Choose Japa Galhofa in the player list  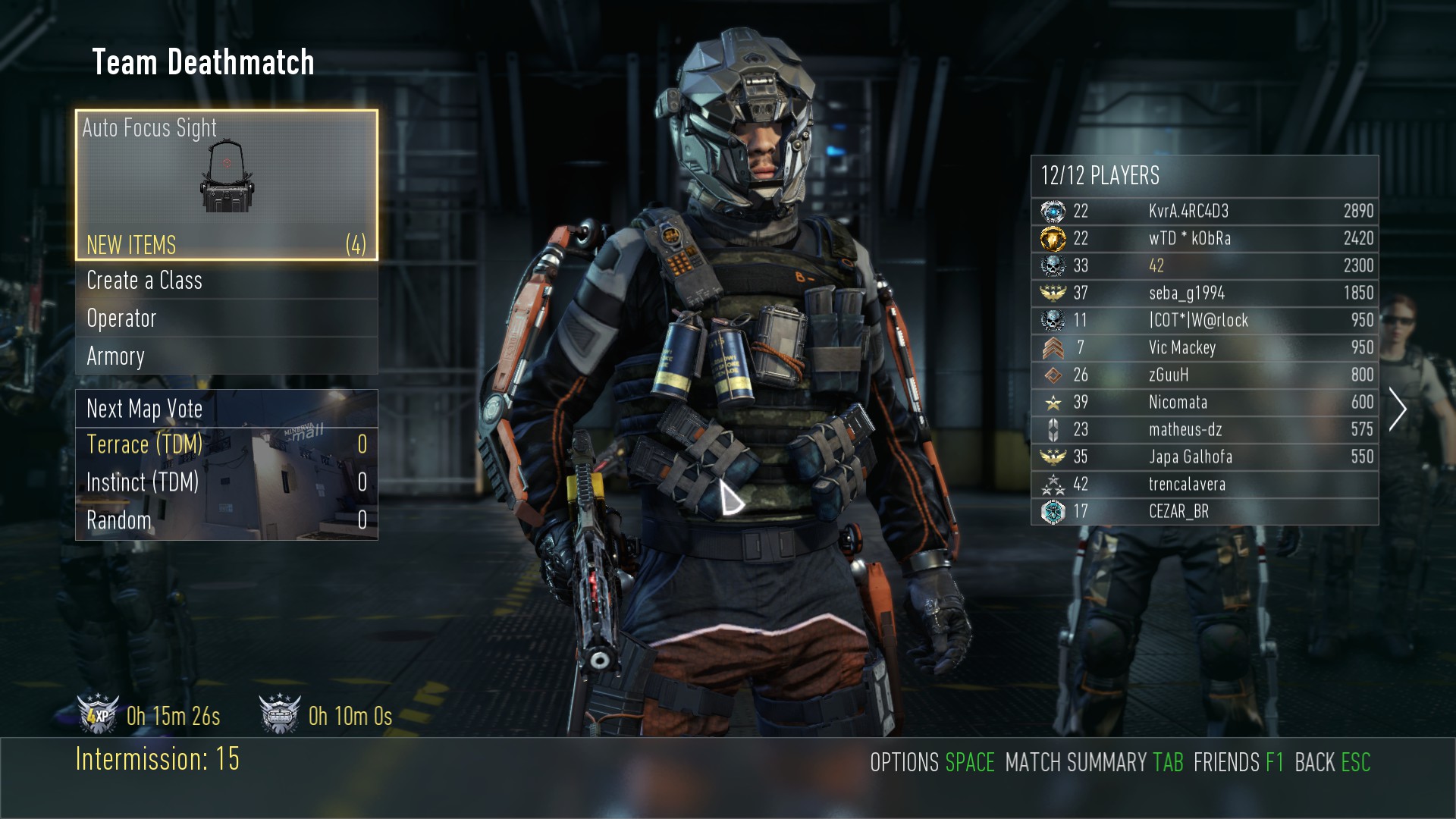1204,457
